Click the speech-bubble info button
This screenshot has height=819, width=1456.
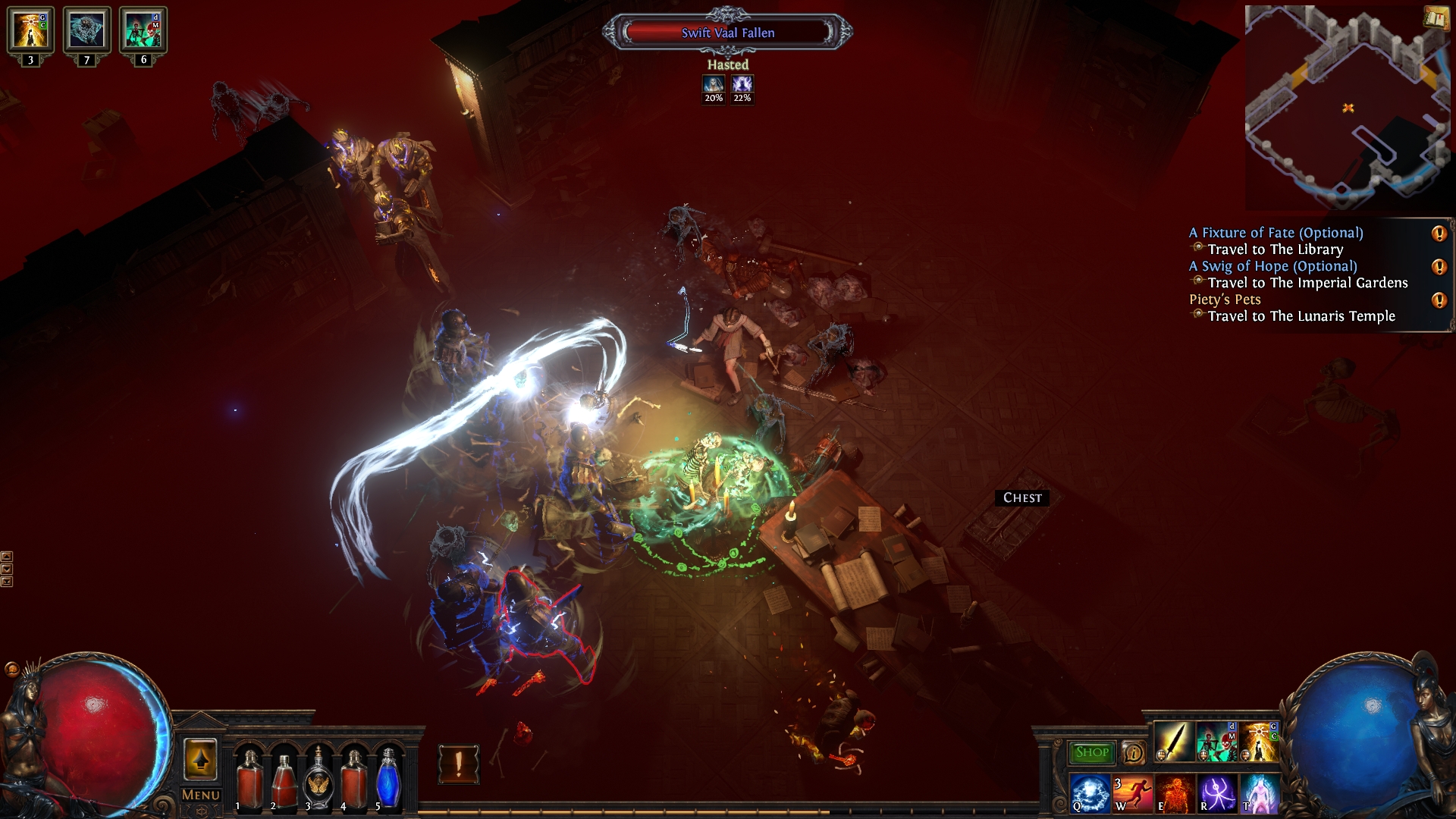[x=1133, y=752]
